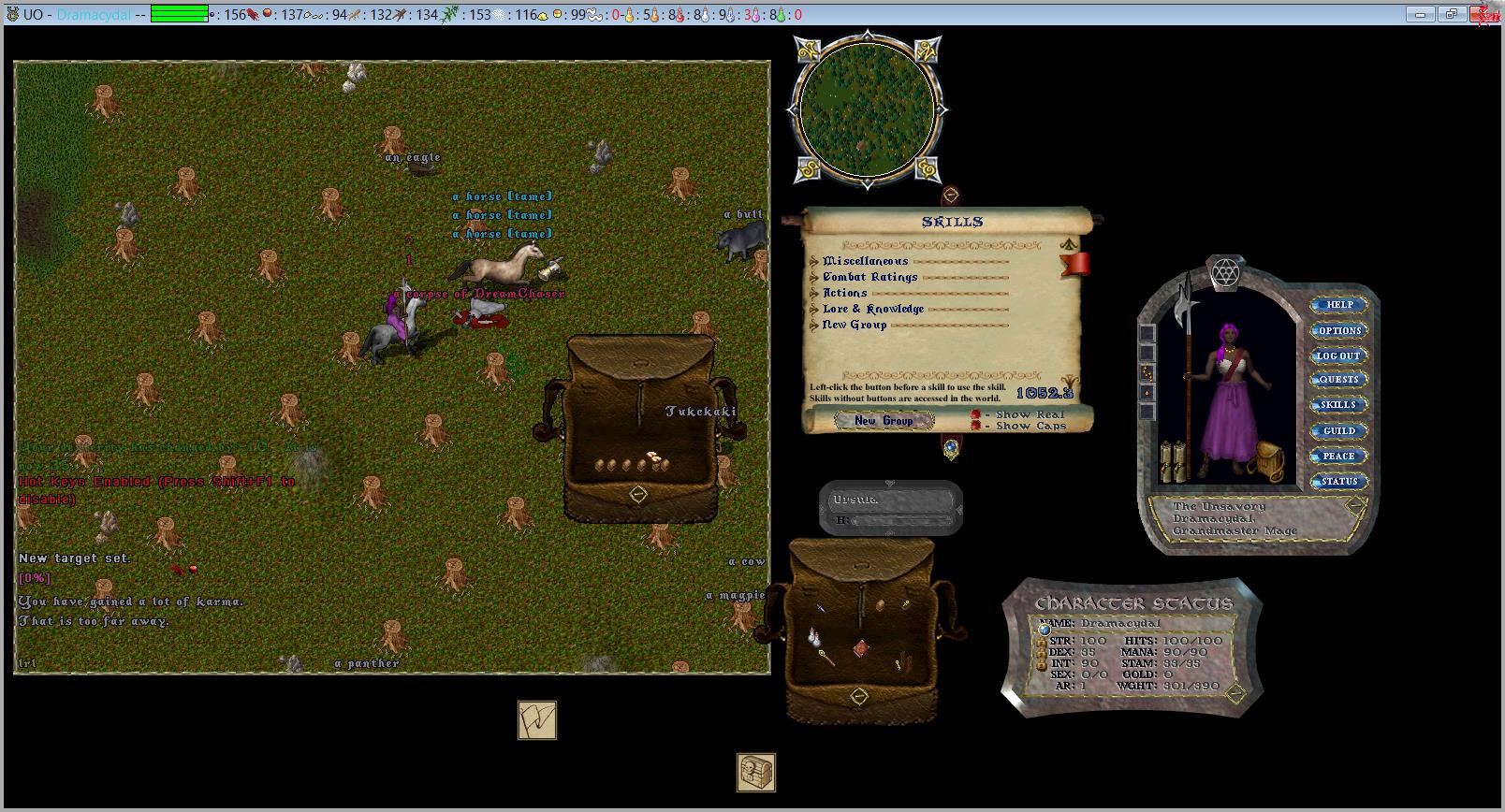Open the Help menu on the paperdoll
This screenshot has width=1505, height=812.
coord(1338,305)
